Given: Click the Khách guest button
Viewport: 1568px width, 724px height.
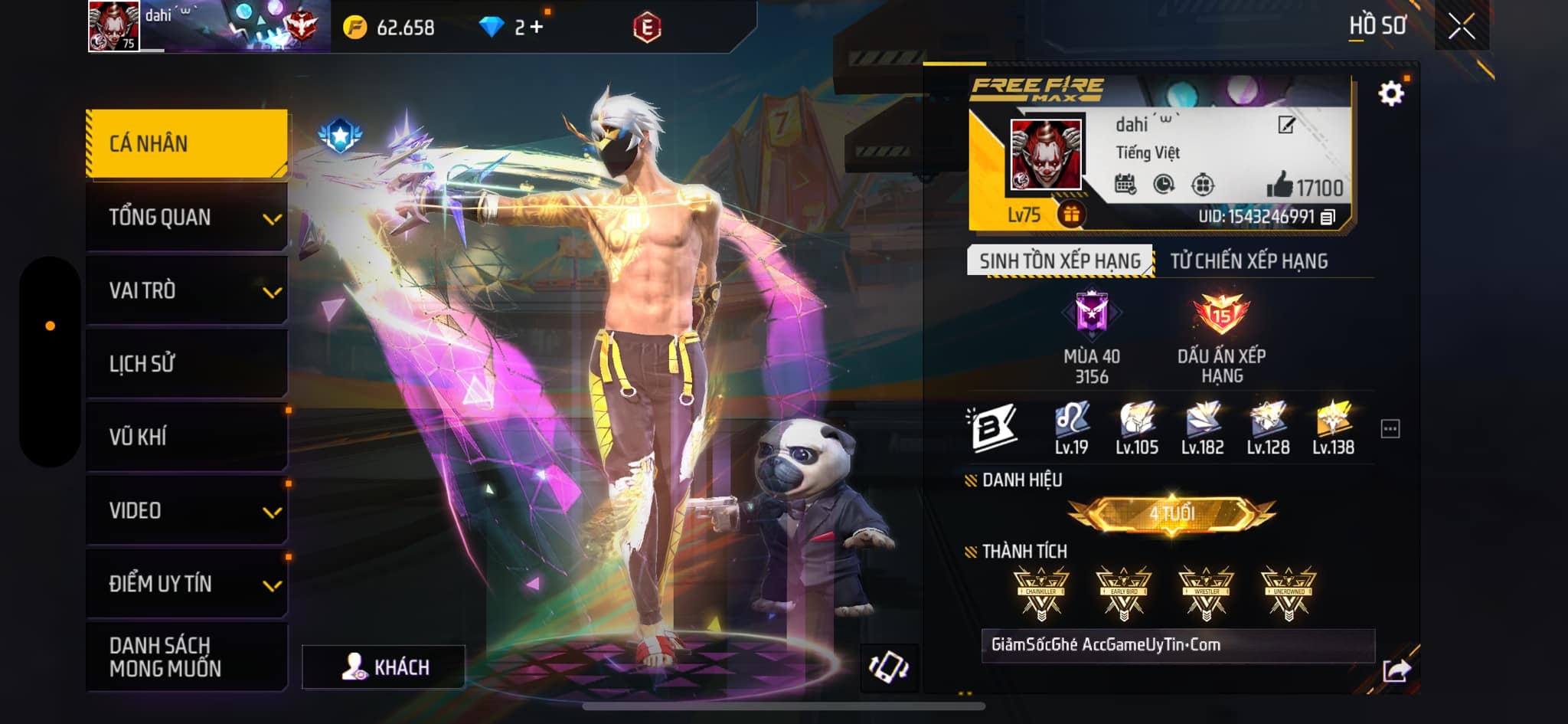Looking at the screenshot, I should pyautogui.click(x=384, y=667).
